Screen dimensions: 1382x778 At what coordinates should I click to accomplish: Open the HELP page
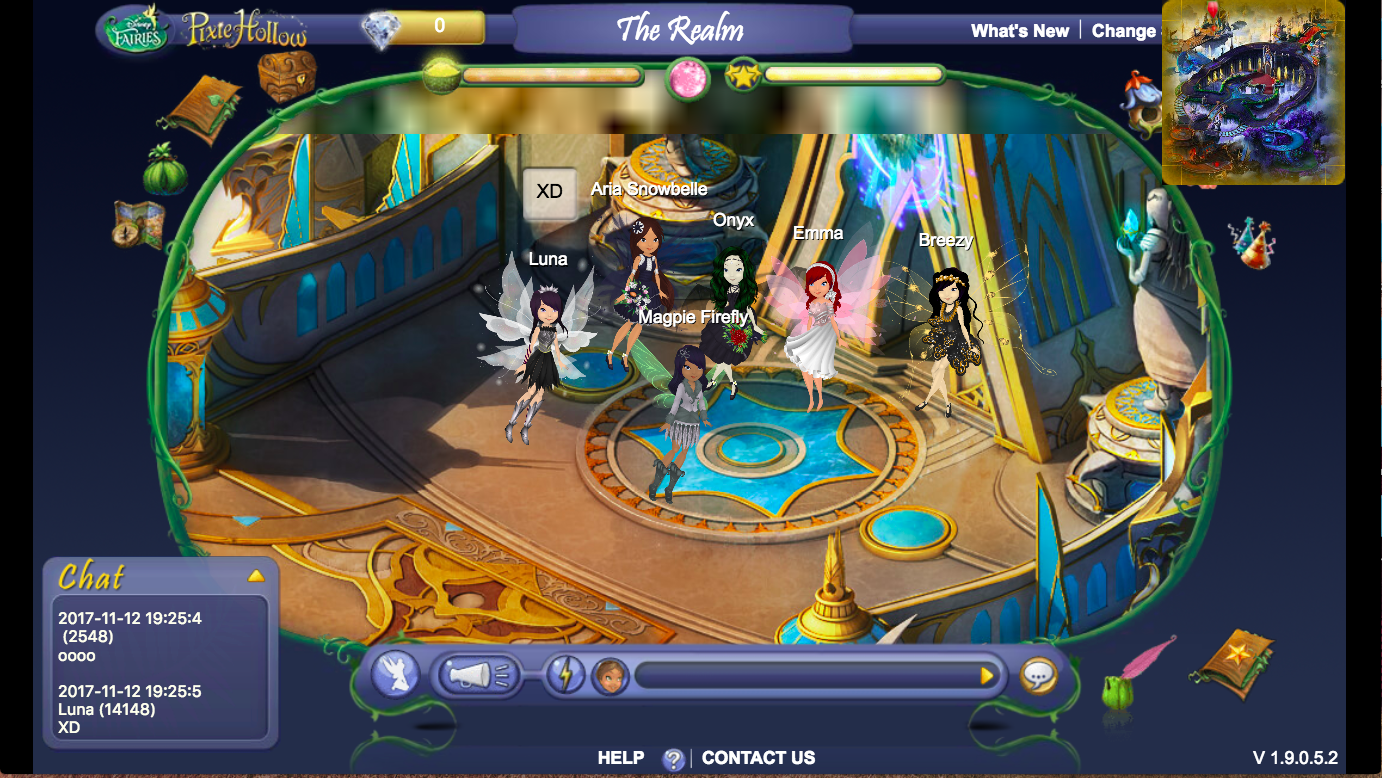(621, 758)
